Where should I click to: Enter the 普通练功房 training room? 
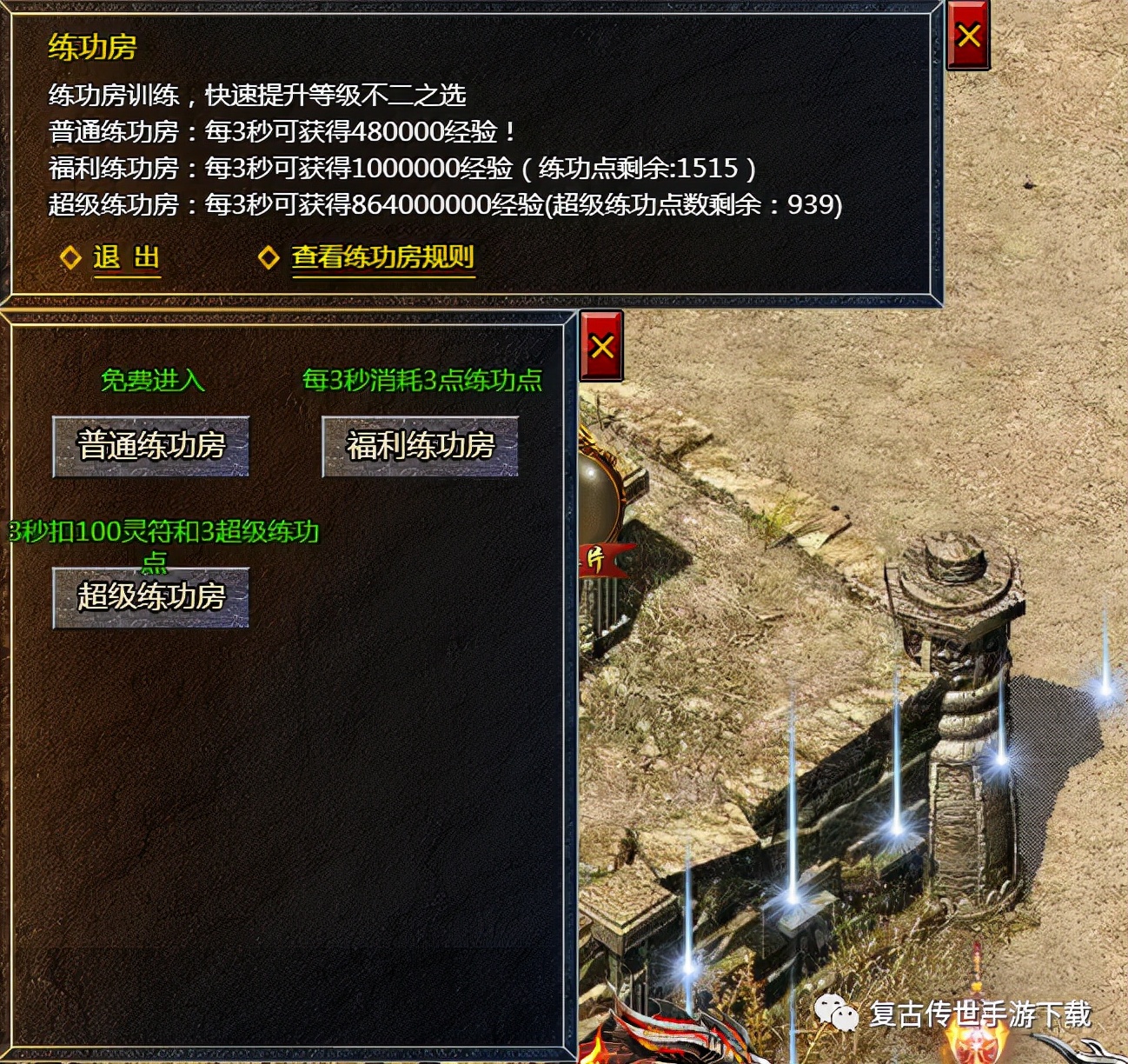[x=151, y=446]
